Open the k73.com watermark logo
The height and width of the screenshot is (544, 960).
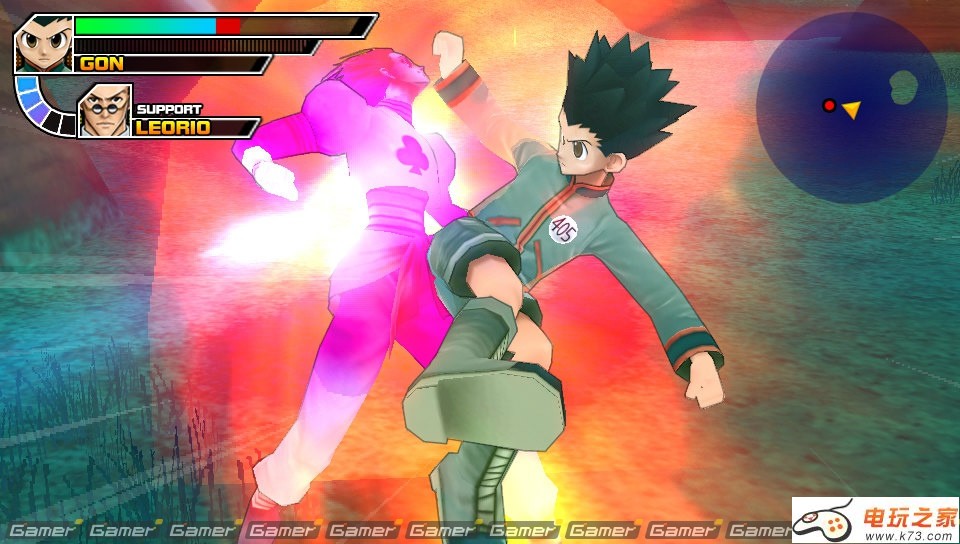pyautogui.click(x=876, y=520)
